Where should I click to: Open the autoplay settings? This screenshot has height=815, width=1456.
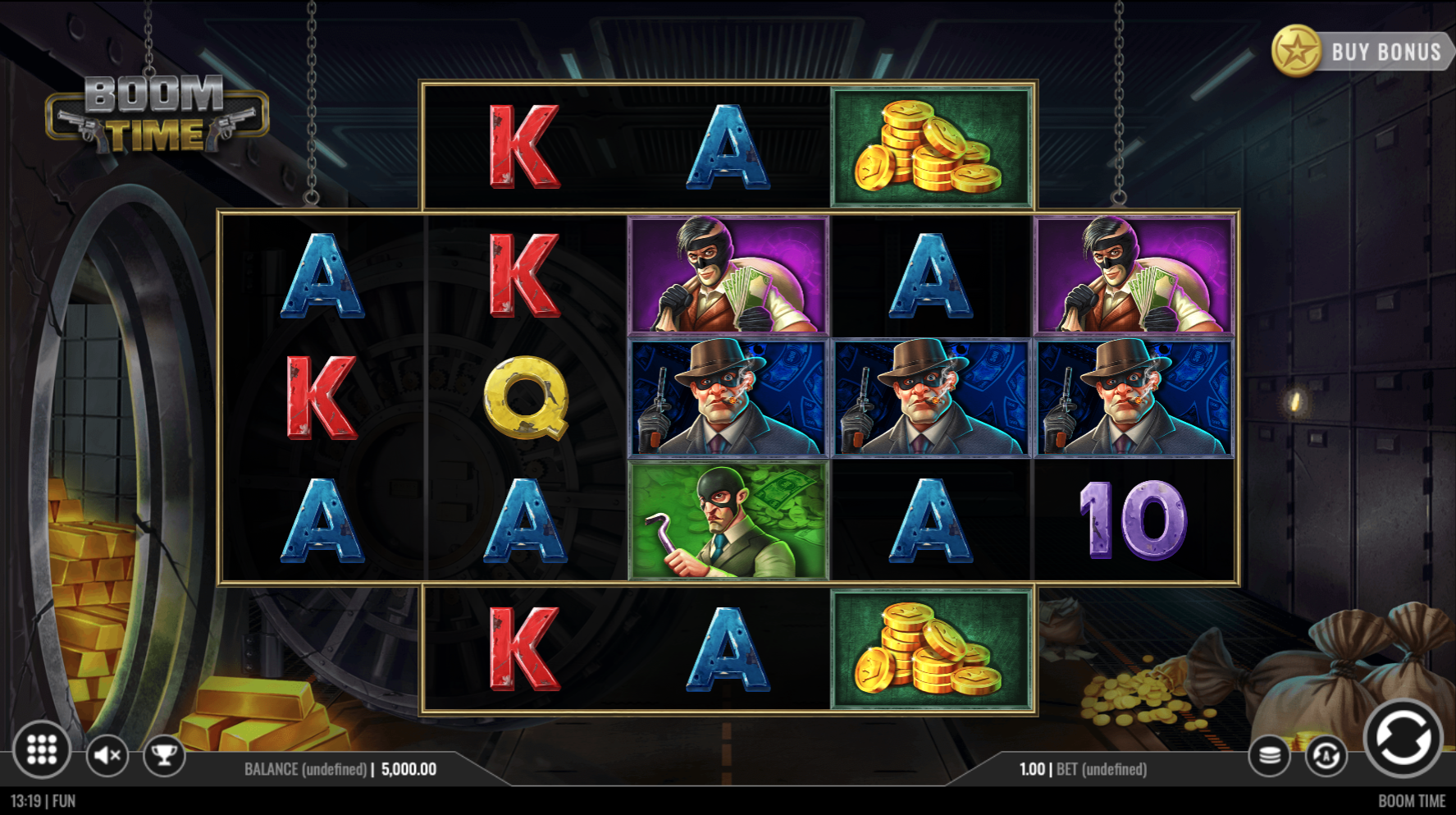(x=1326, y=755)
